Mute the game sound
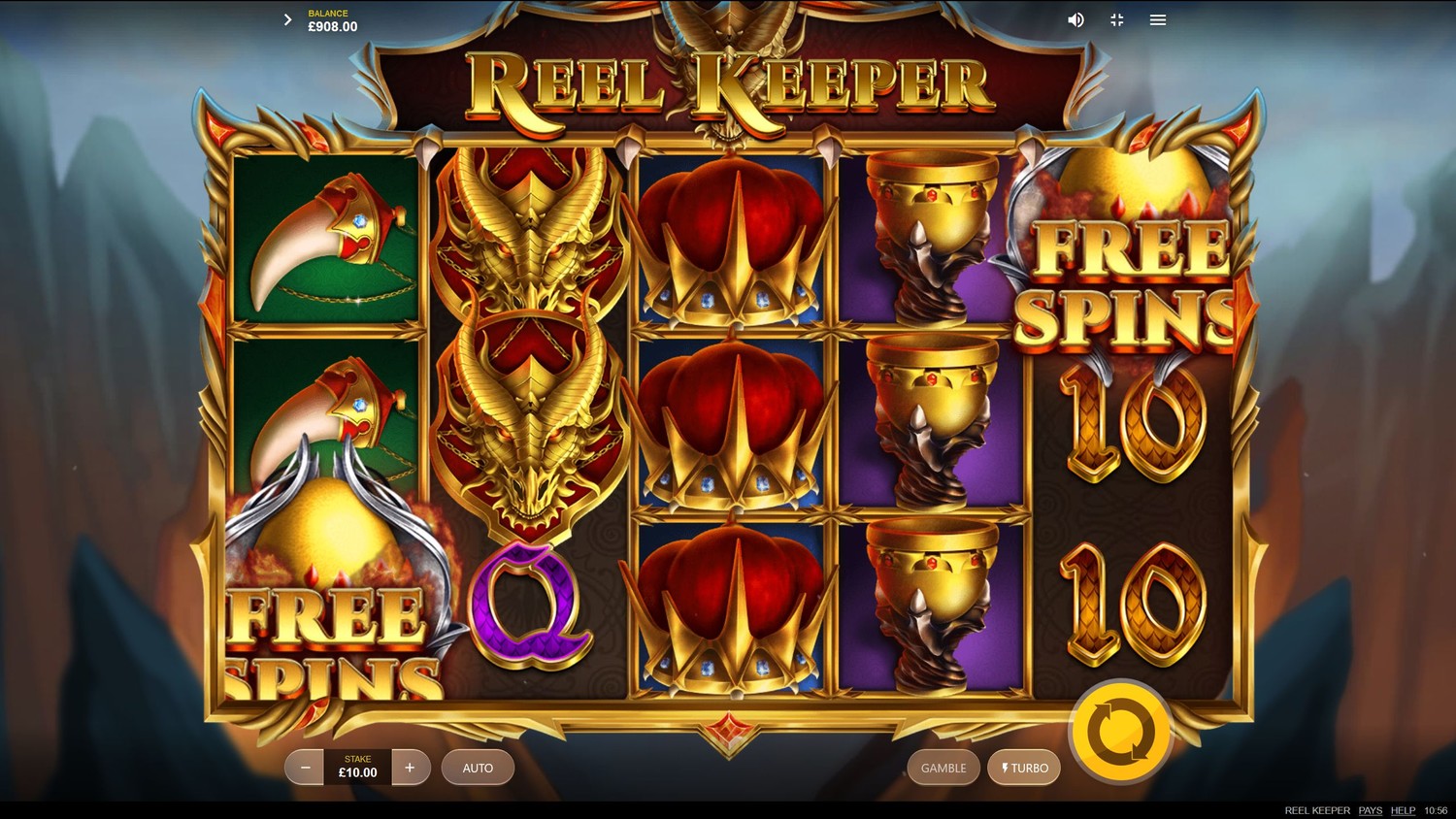1456x819 pixels. (1075, 19)
